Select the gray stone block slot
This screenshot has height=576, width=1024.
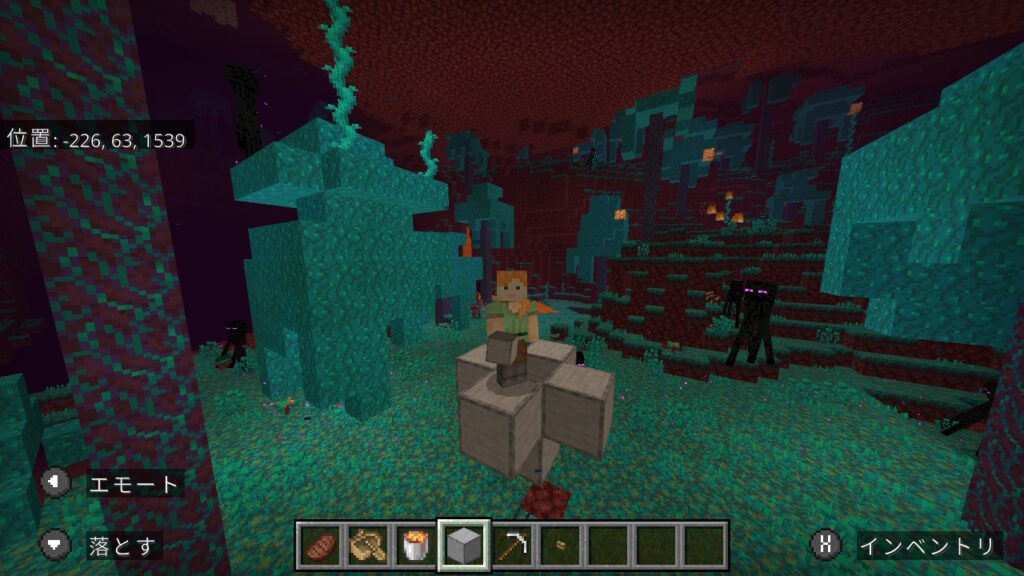463,545
